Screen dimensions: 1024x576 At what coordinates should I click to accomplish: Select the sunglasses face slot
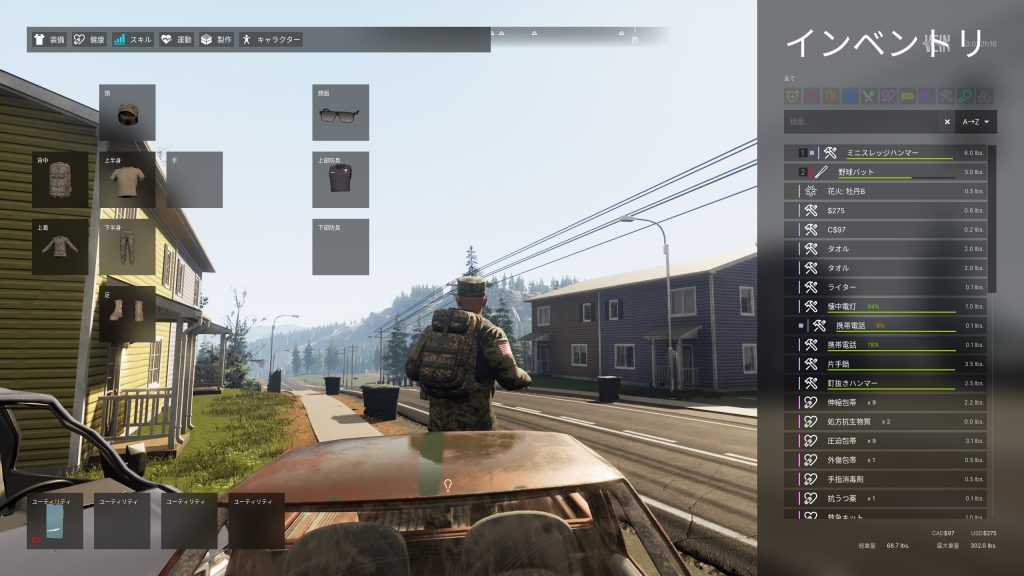tap(340, 113)
